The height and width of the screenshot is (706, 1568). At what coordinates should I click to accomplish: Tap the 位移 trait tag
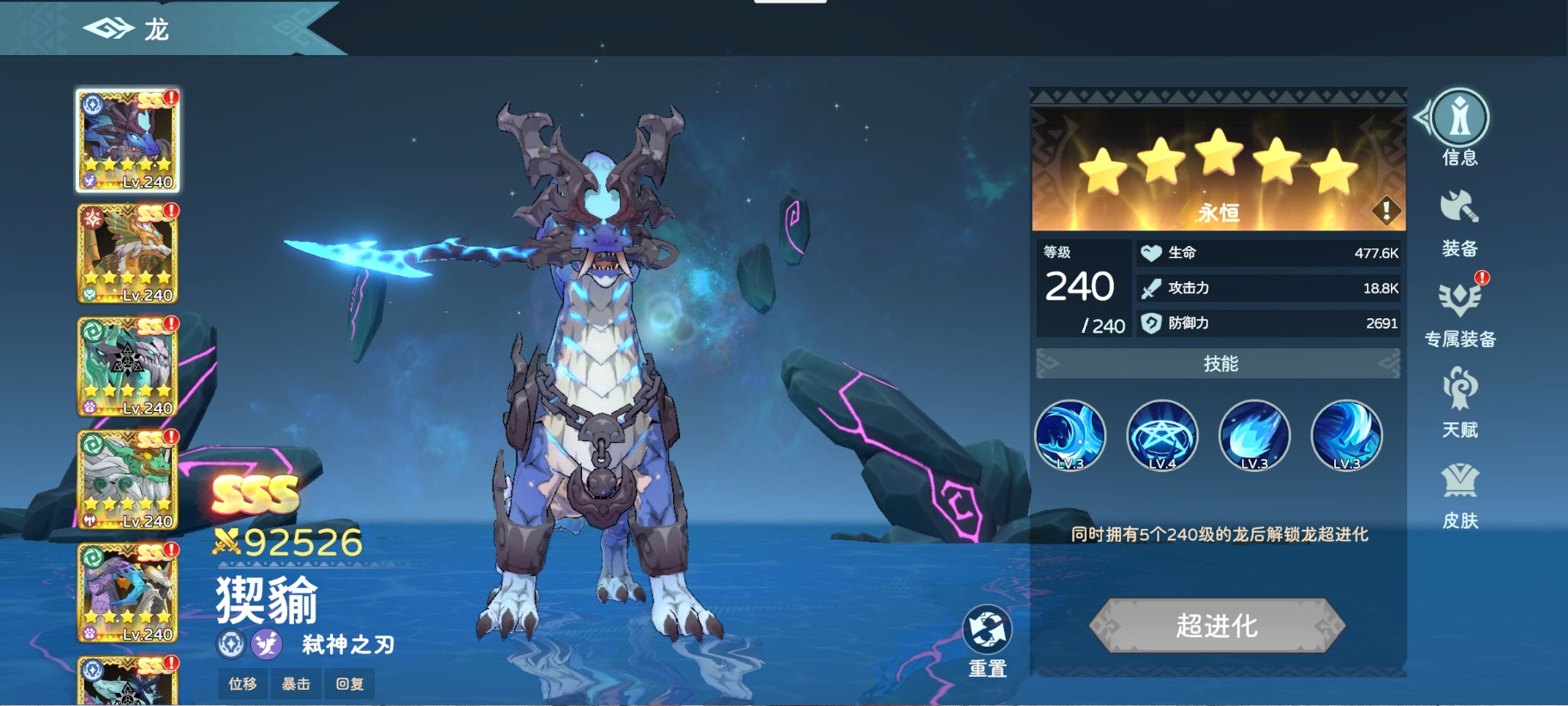(x=242, y=684)
